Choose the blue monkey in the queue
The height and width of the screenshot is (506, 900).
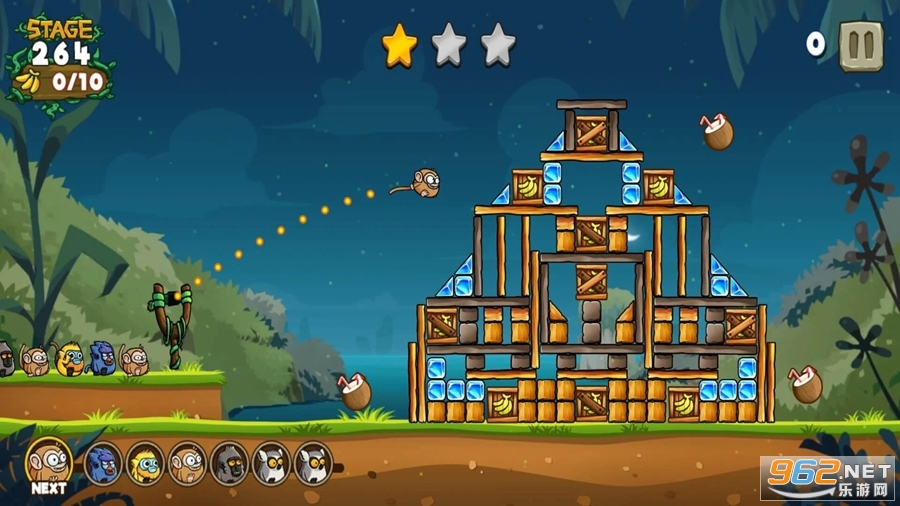[103, 463]
